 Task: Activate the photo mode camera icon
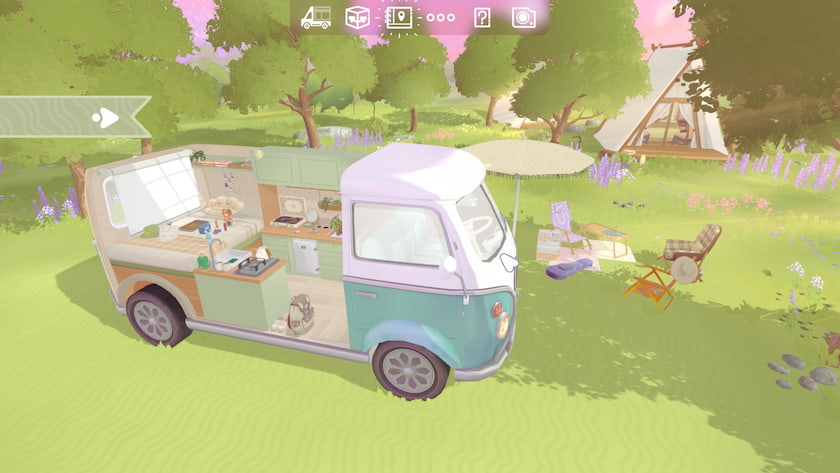(523, 17)
